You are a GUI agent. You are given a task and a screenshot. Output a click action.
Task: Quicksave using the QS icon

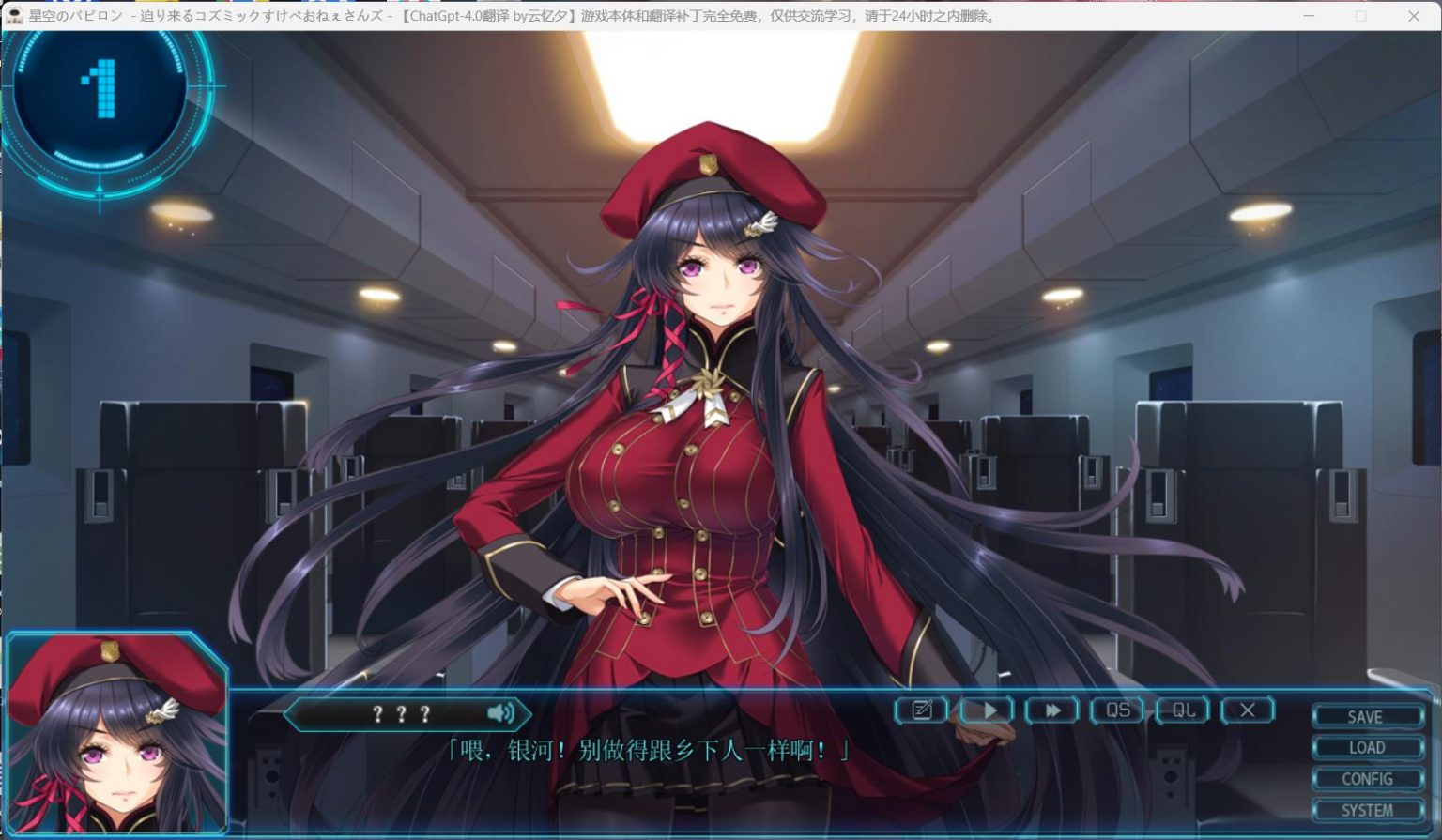[x=1116, y=711]
